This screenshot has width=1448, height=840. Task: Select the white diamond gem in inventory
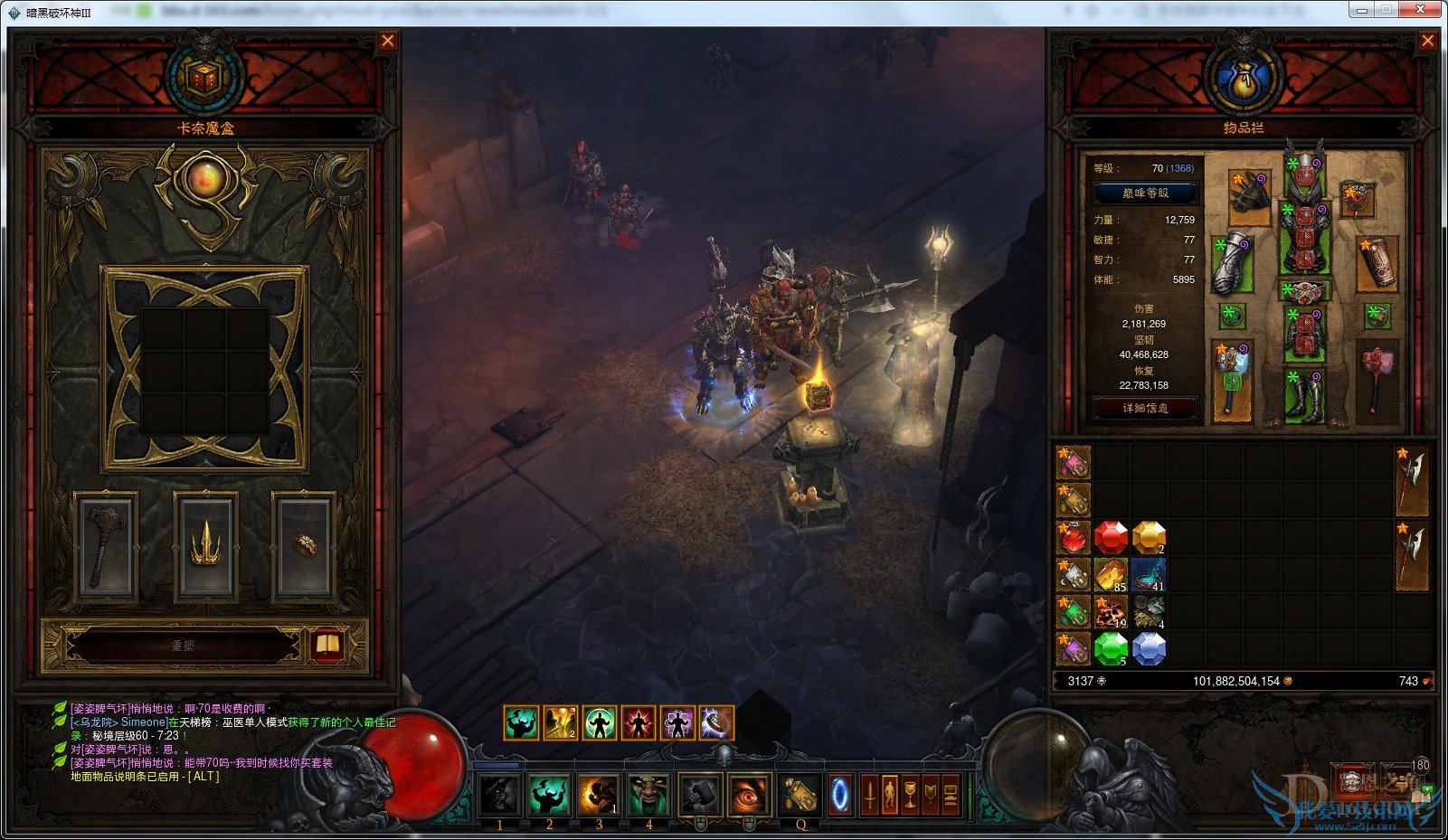1149,648
